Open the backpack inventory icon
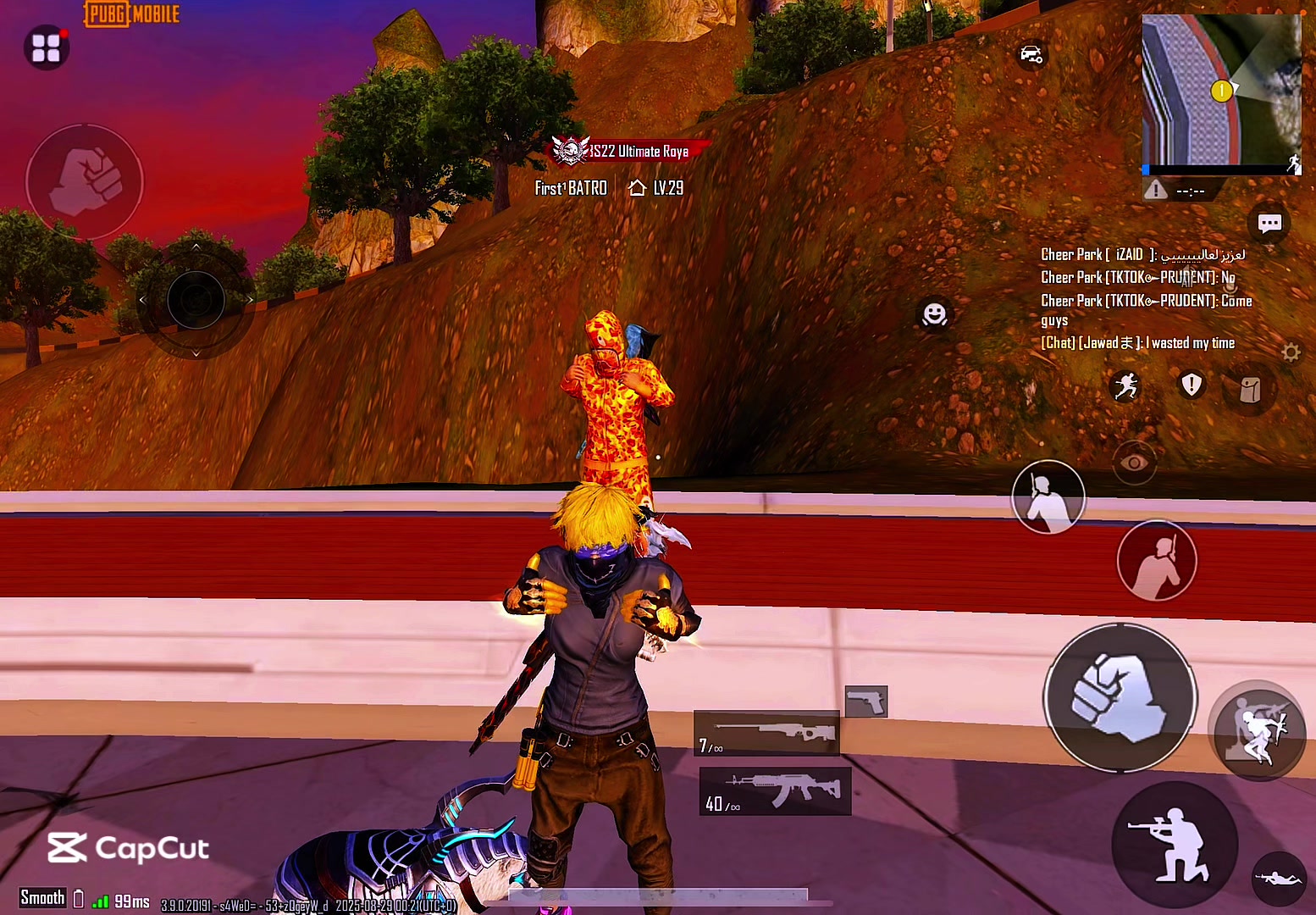This screenshot has height=915, width=1316. [x=1250, y=390]
